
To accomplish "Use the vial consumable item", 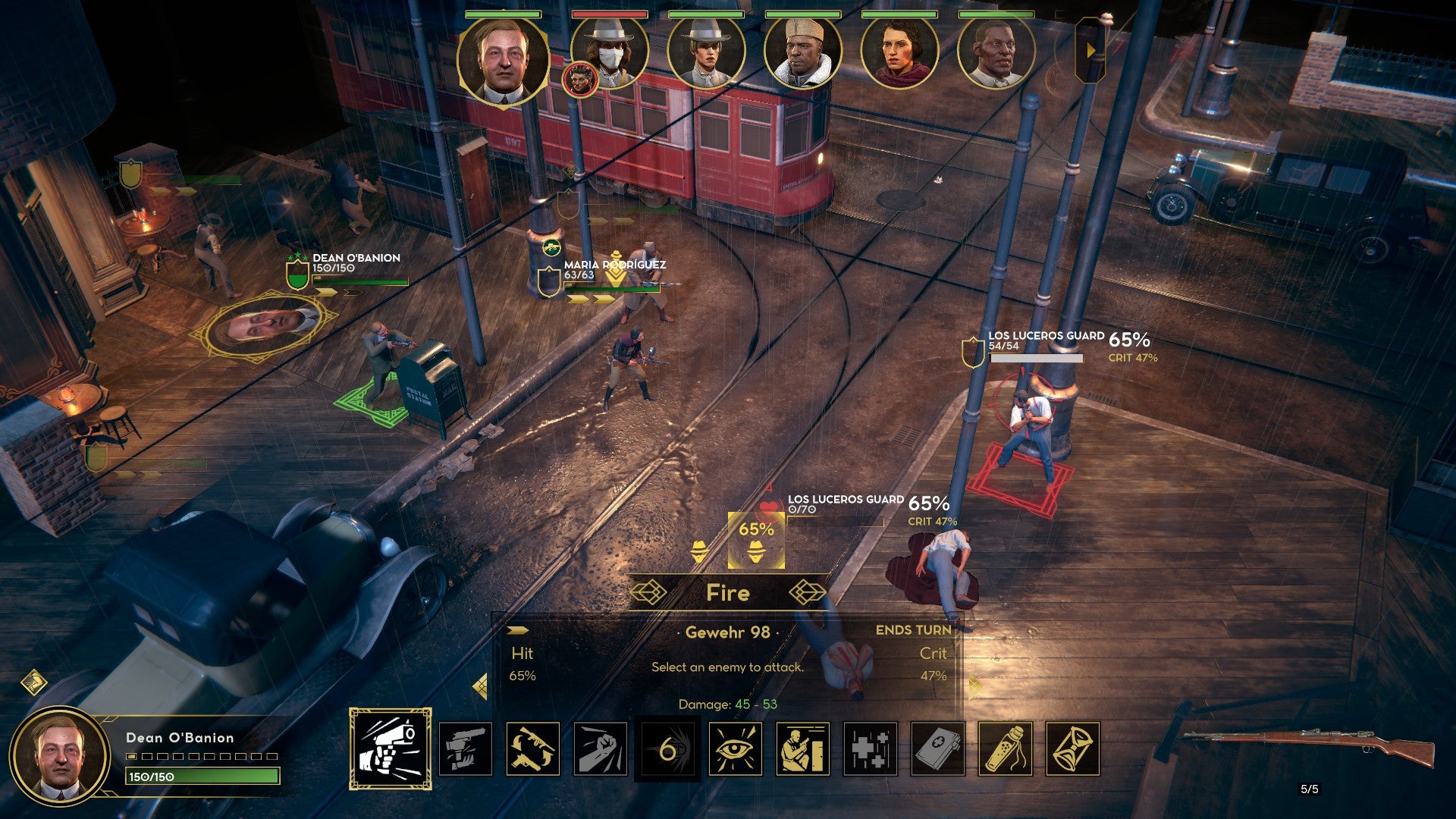I will [x=1006, y=749].
